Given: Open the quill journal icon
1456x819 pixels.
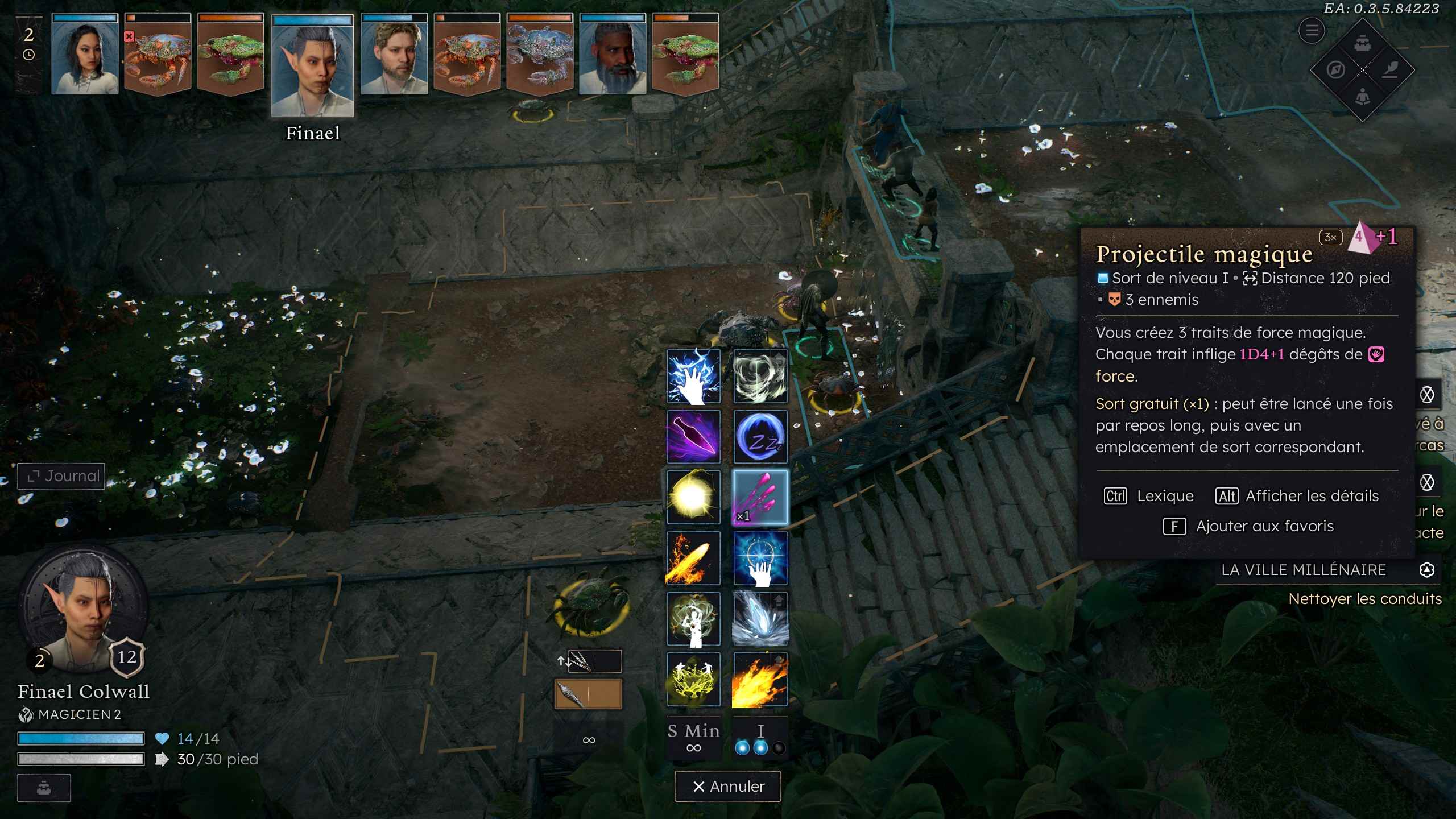Looking at the screenshot, I should [1389, 70].
